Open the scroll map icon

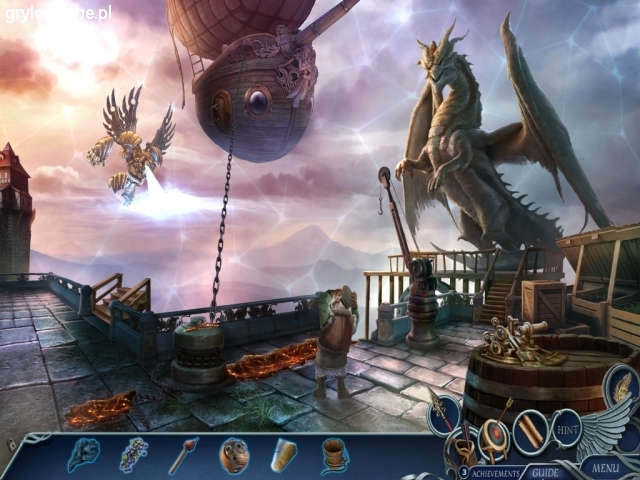tap(530, 430)
